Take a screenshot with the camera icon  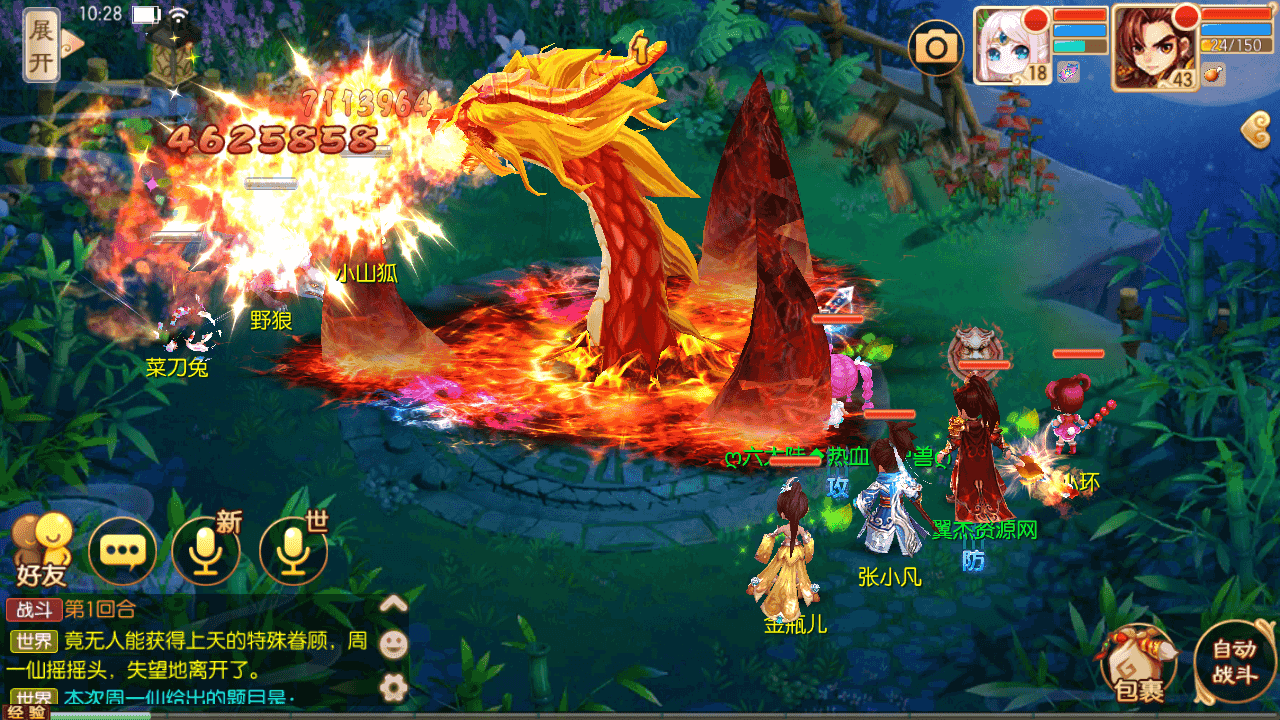[936, 47]
